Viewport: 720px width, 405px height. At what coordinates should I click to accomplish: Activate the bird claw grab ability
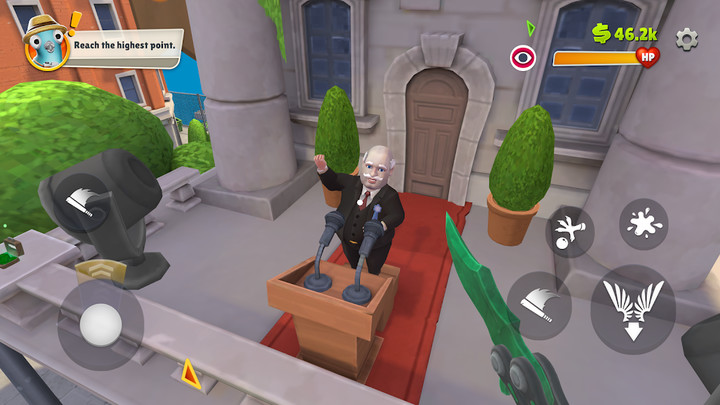pos(569,231)
